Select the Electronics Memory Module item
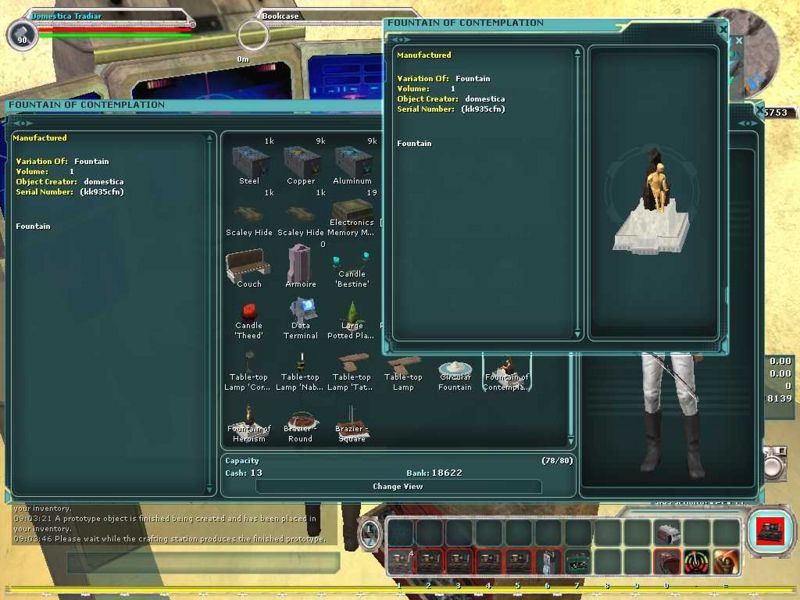 click(352, 212)
